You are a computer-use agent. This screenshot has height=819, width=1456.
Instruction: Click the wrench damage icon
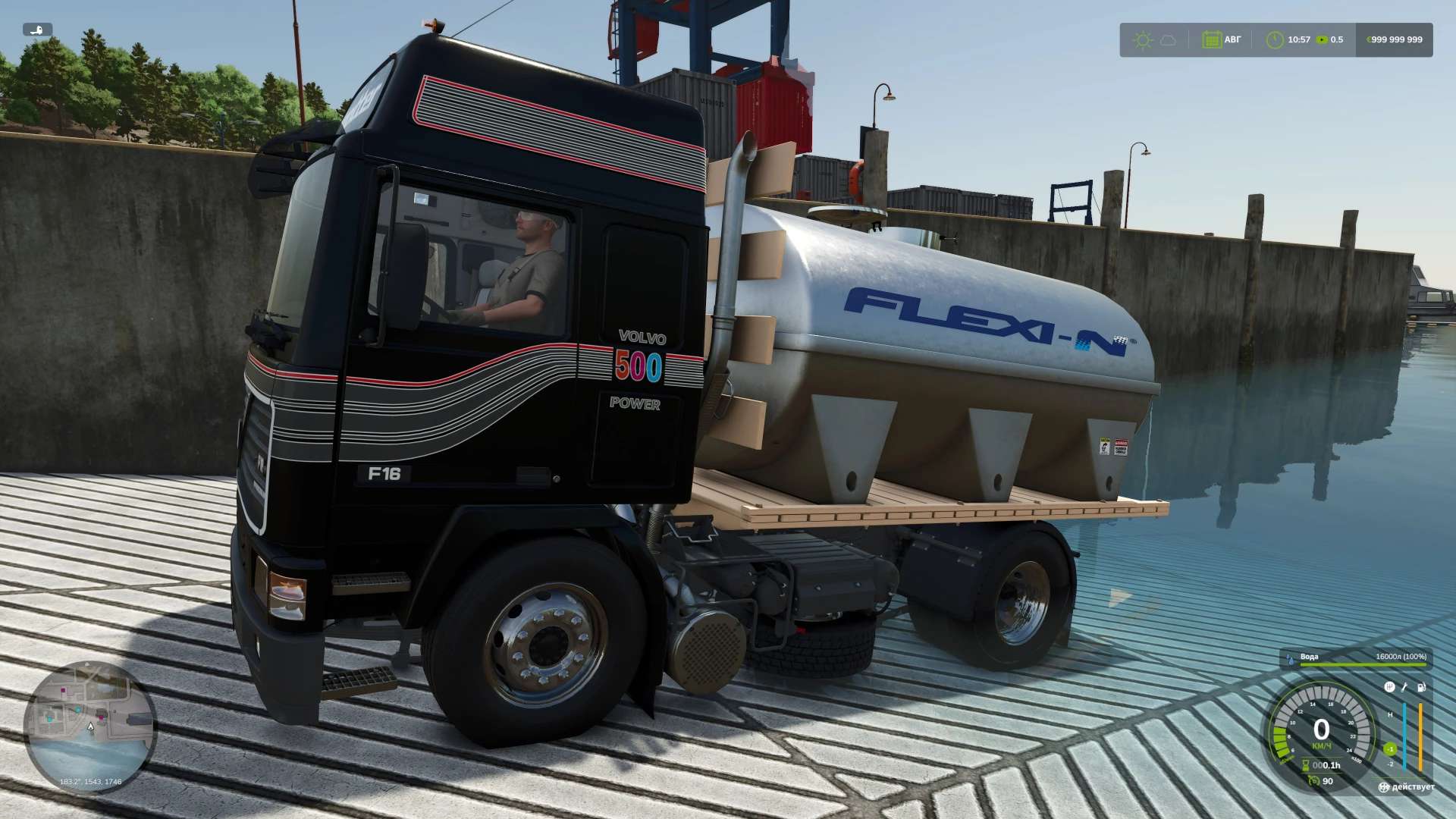coord(1404,687)
